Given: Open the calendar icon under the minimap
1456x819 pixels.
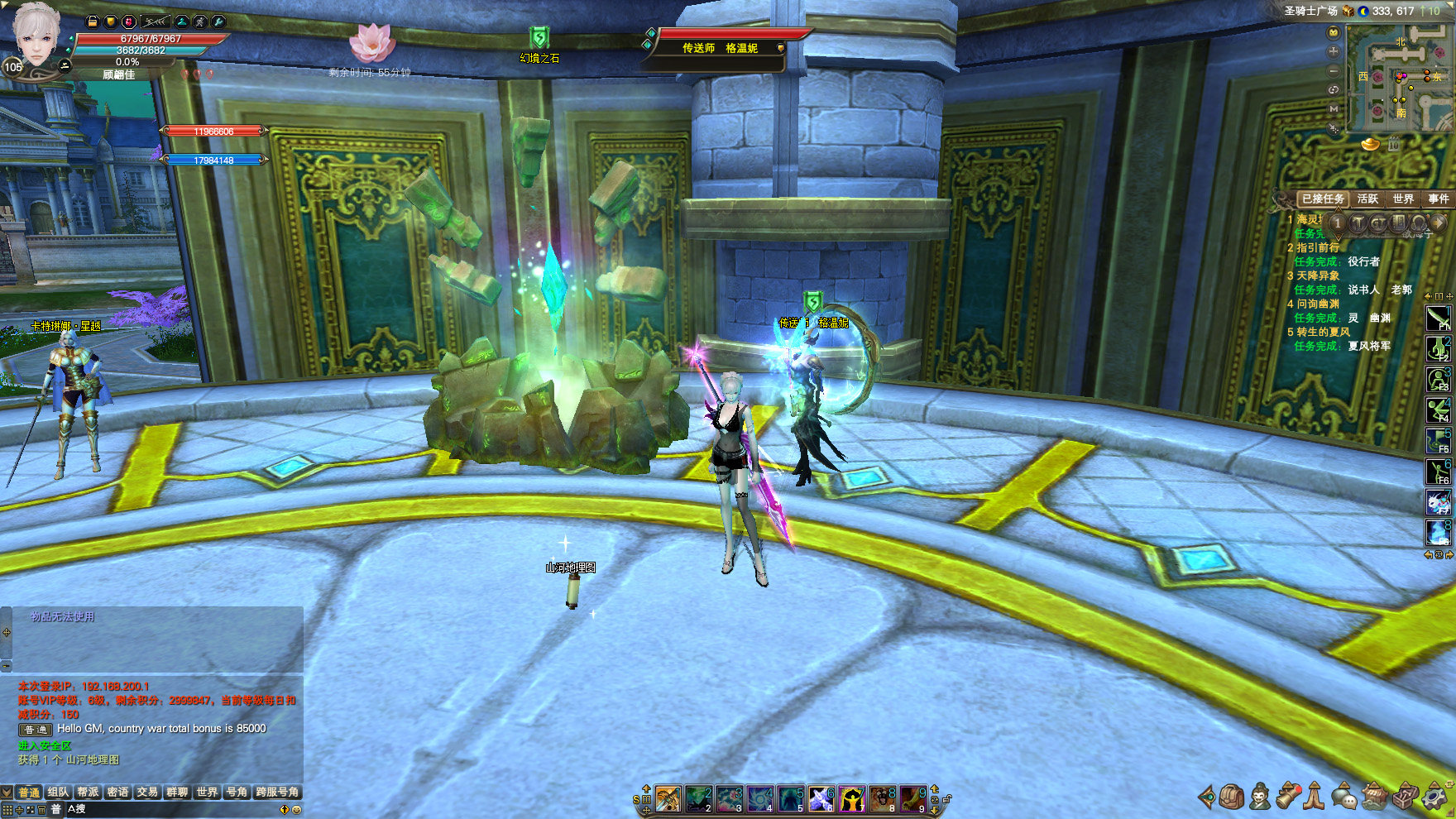Looking at the screenshot, I should (x=1394, y=145).
